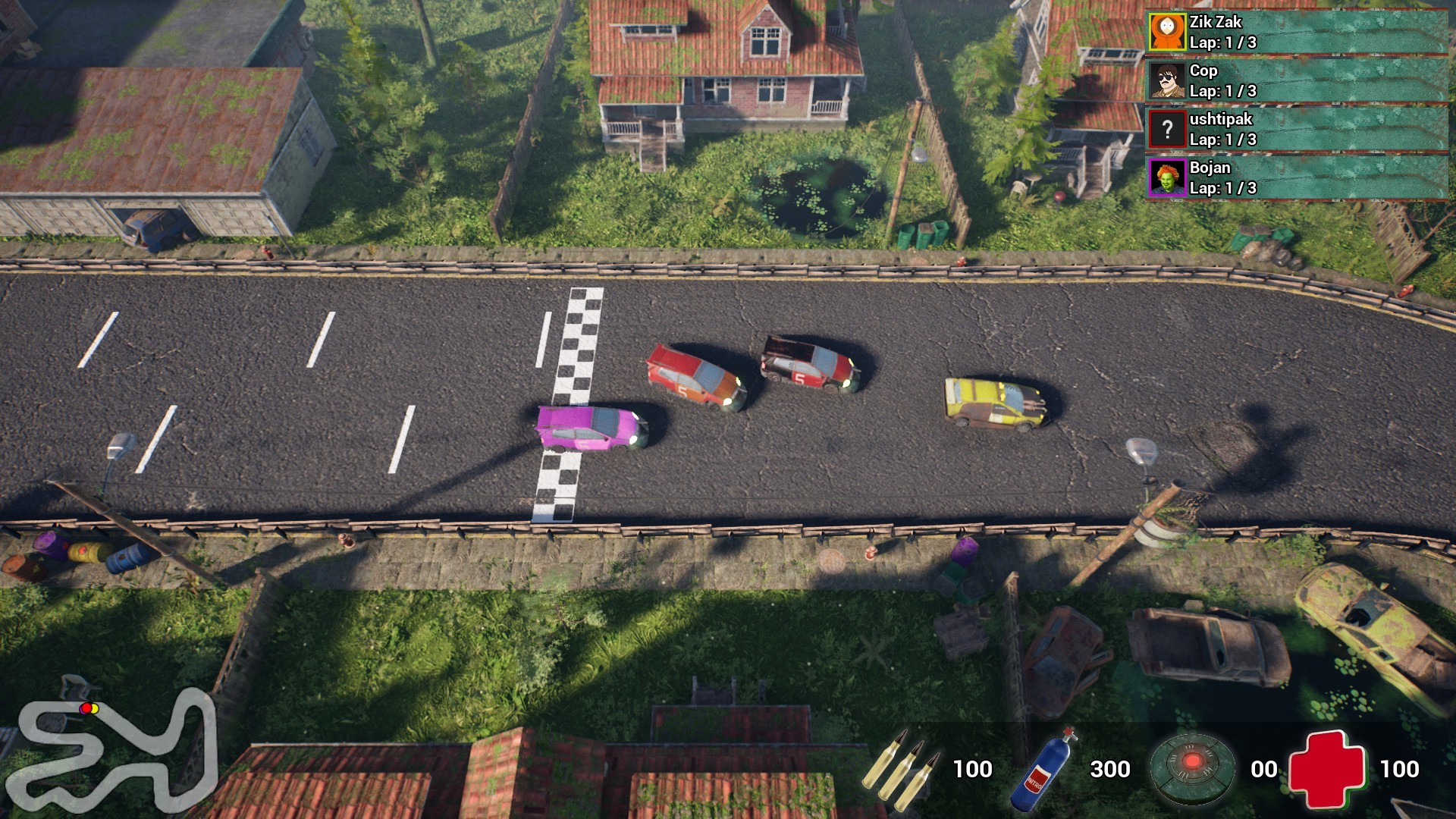Select the yellow van ahead of the pack

coord(993,402)
